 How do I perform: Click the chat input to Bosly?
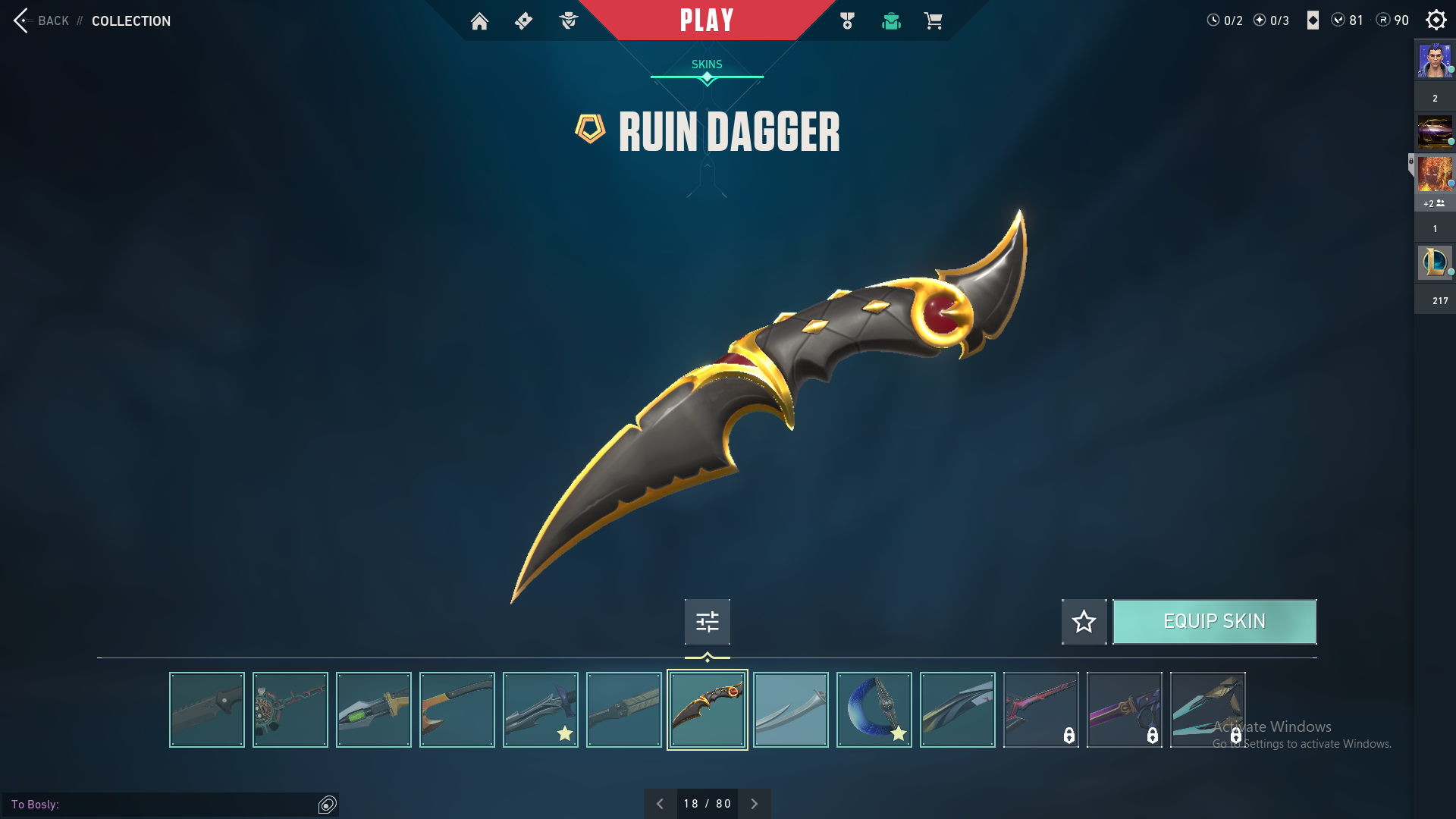182,805
